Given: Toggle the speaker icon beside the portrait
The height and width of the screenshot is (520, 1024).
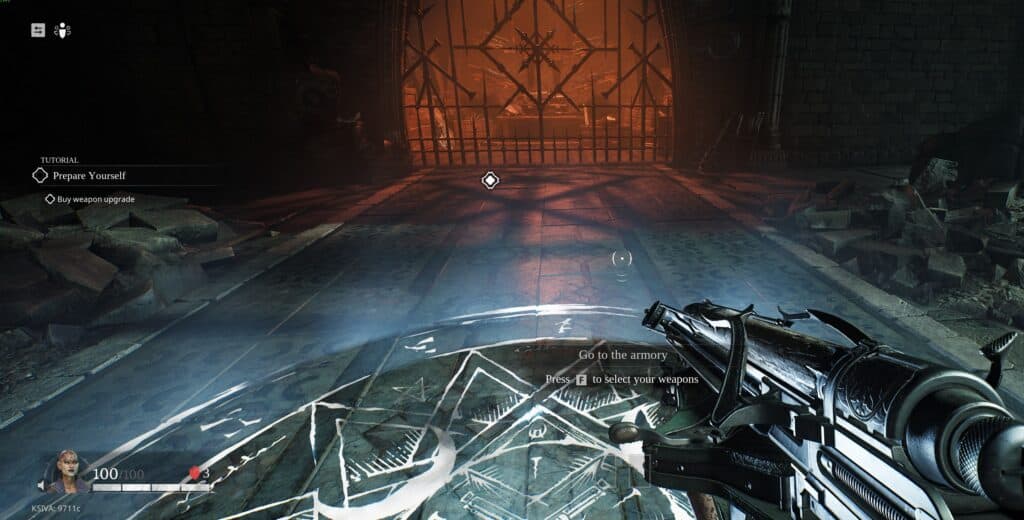Looking at the screenshot, I should pos(43,487).
